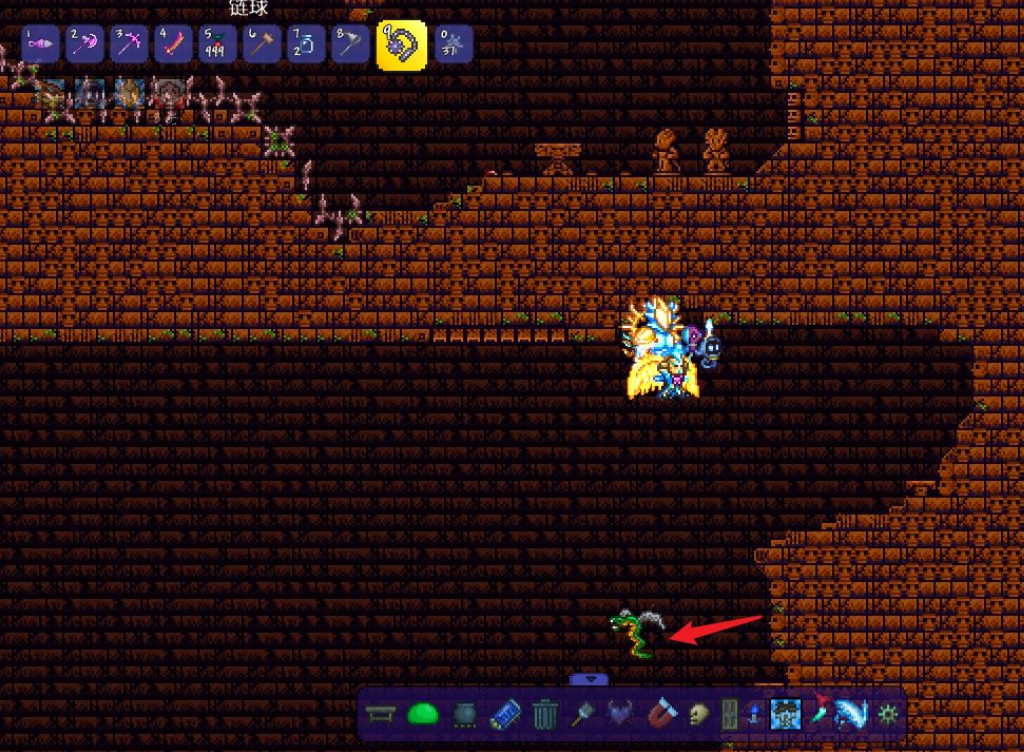Click the green gear icon in bottom toolbar
Viewport: 1024px width, 752px height.
[x=886, y=714]
